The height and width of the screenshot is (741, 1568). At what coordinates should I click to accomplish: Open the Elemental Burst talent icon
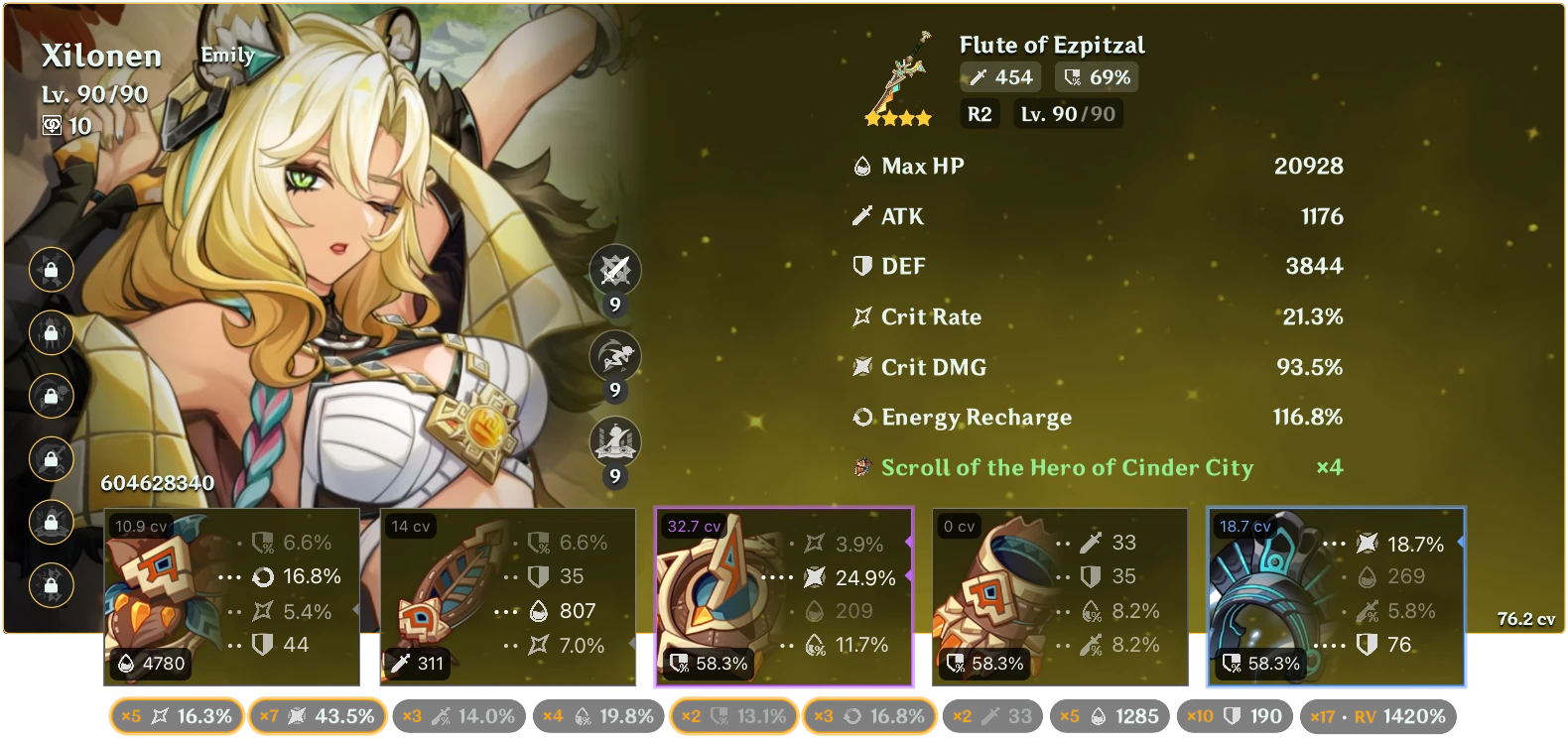tap(614, 443)
